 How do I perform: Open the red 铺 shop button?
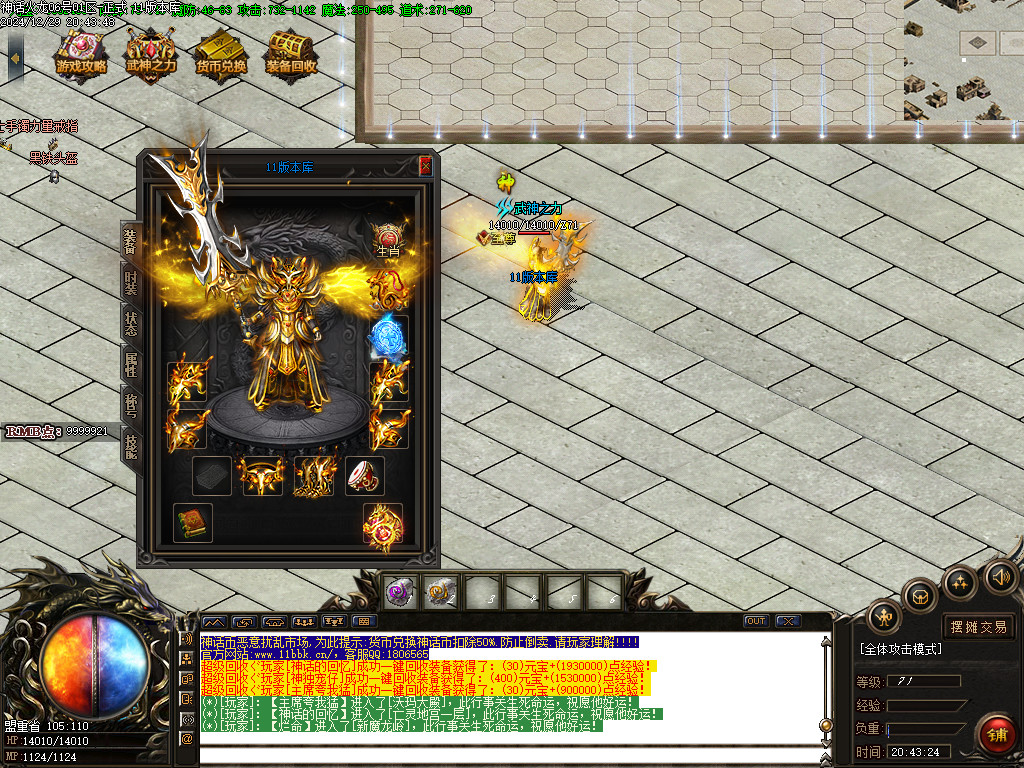tap(996, 733)
